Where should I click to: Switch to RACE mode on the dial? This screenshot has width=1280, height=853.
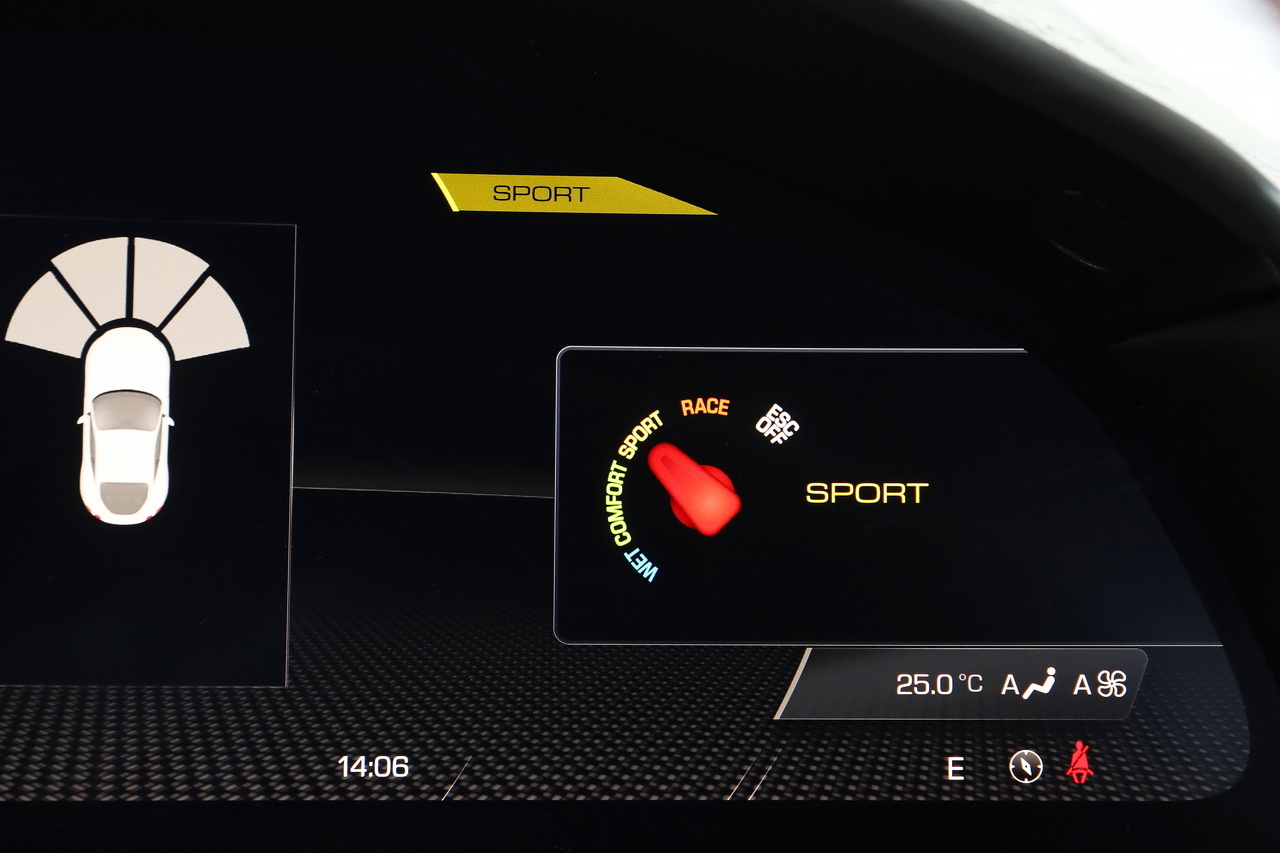tap(705, 406)
